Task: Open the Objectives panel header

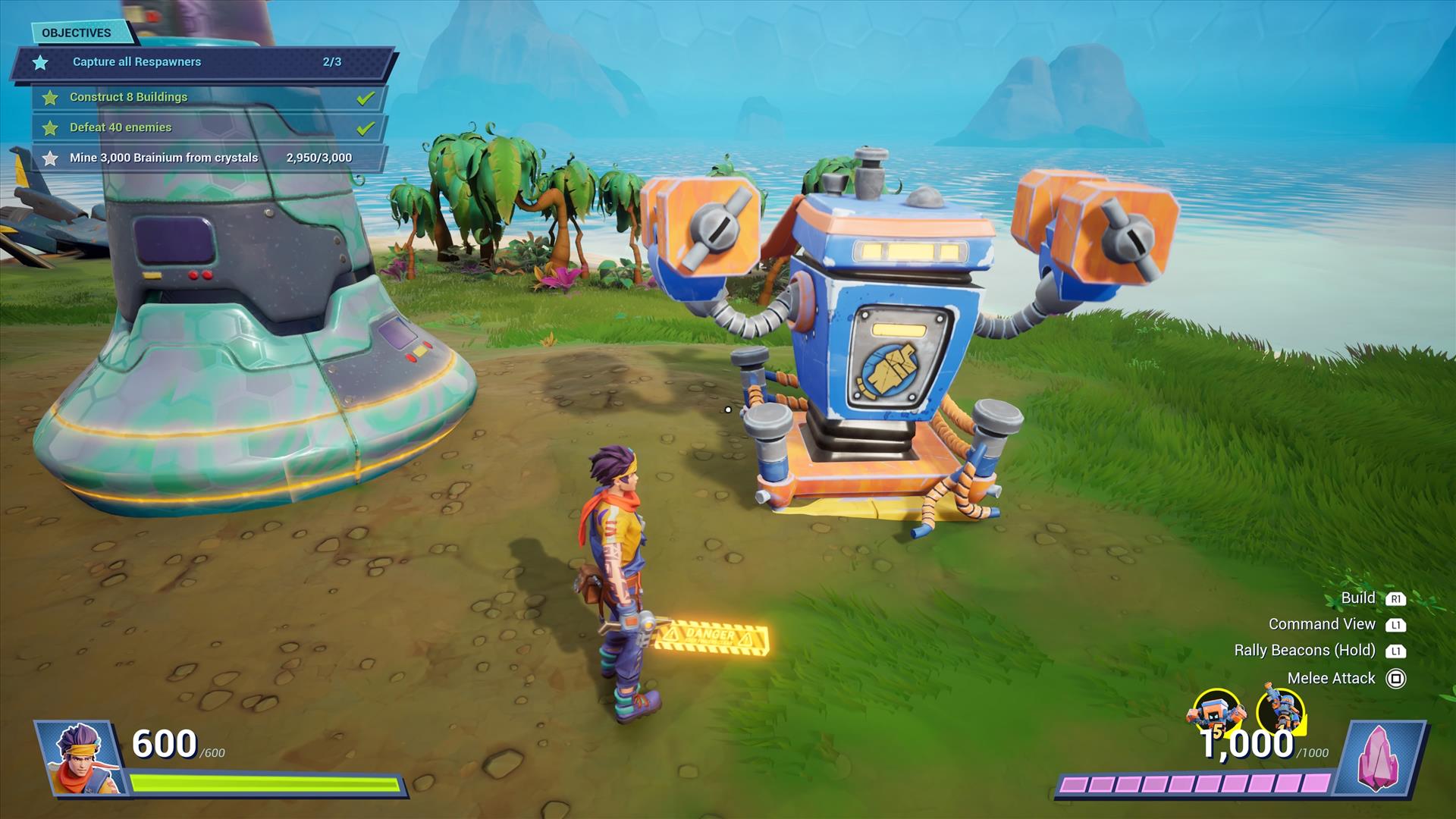Action: tap(77, 33)
